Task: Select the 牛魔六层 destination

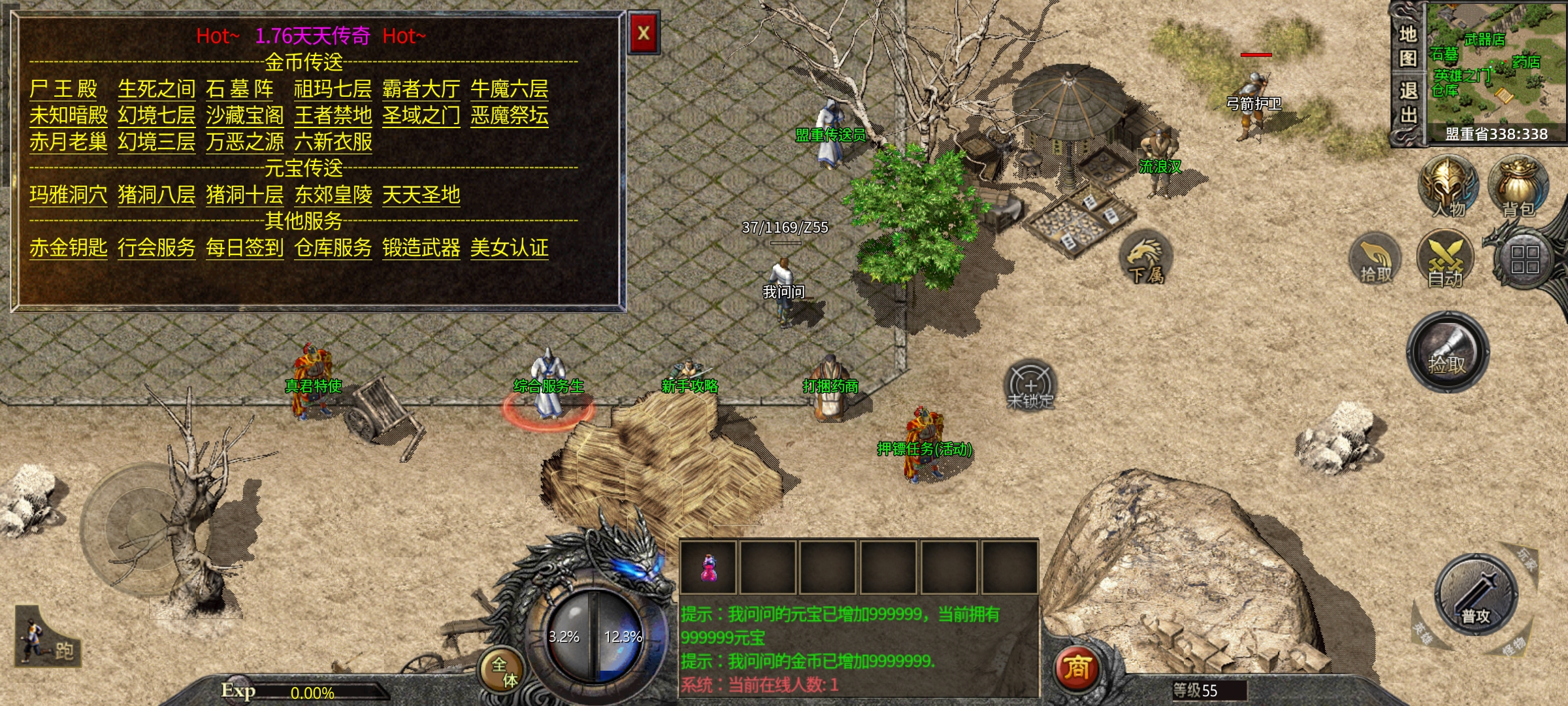Action: [509, 89]
